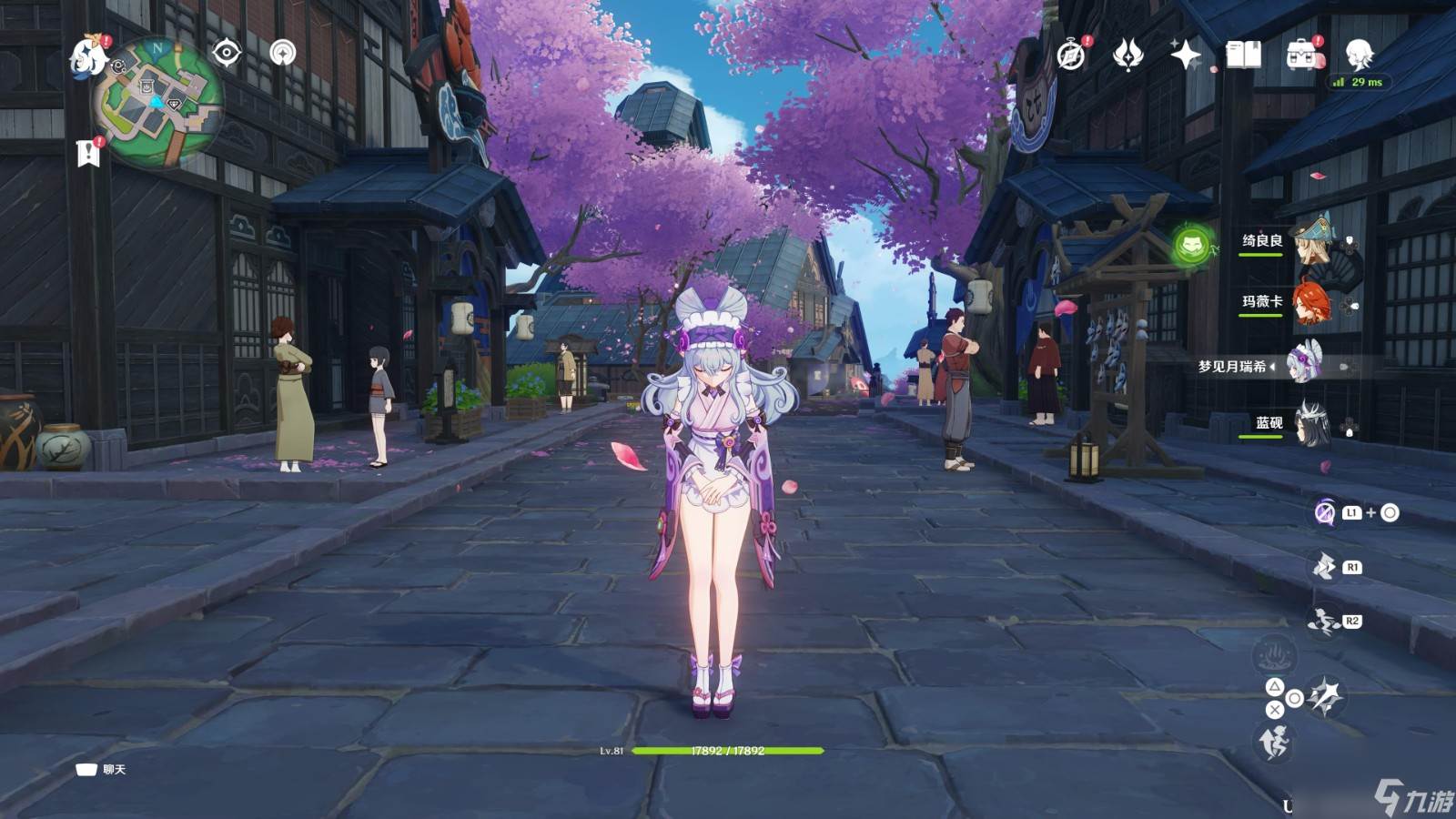Expand the circular minimap

coord(159,102)
